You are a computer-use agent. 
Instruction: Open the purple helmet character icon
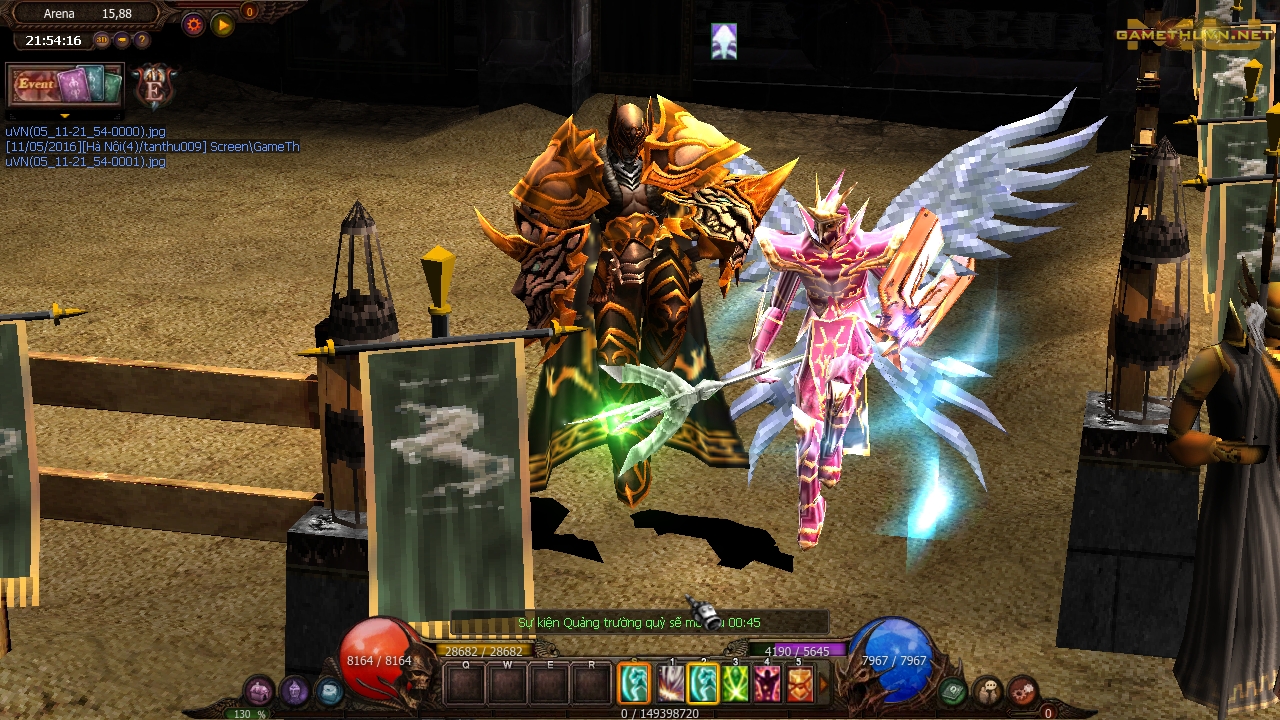point(294,690)
